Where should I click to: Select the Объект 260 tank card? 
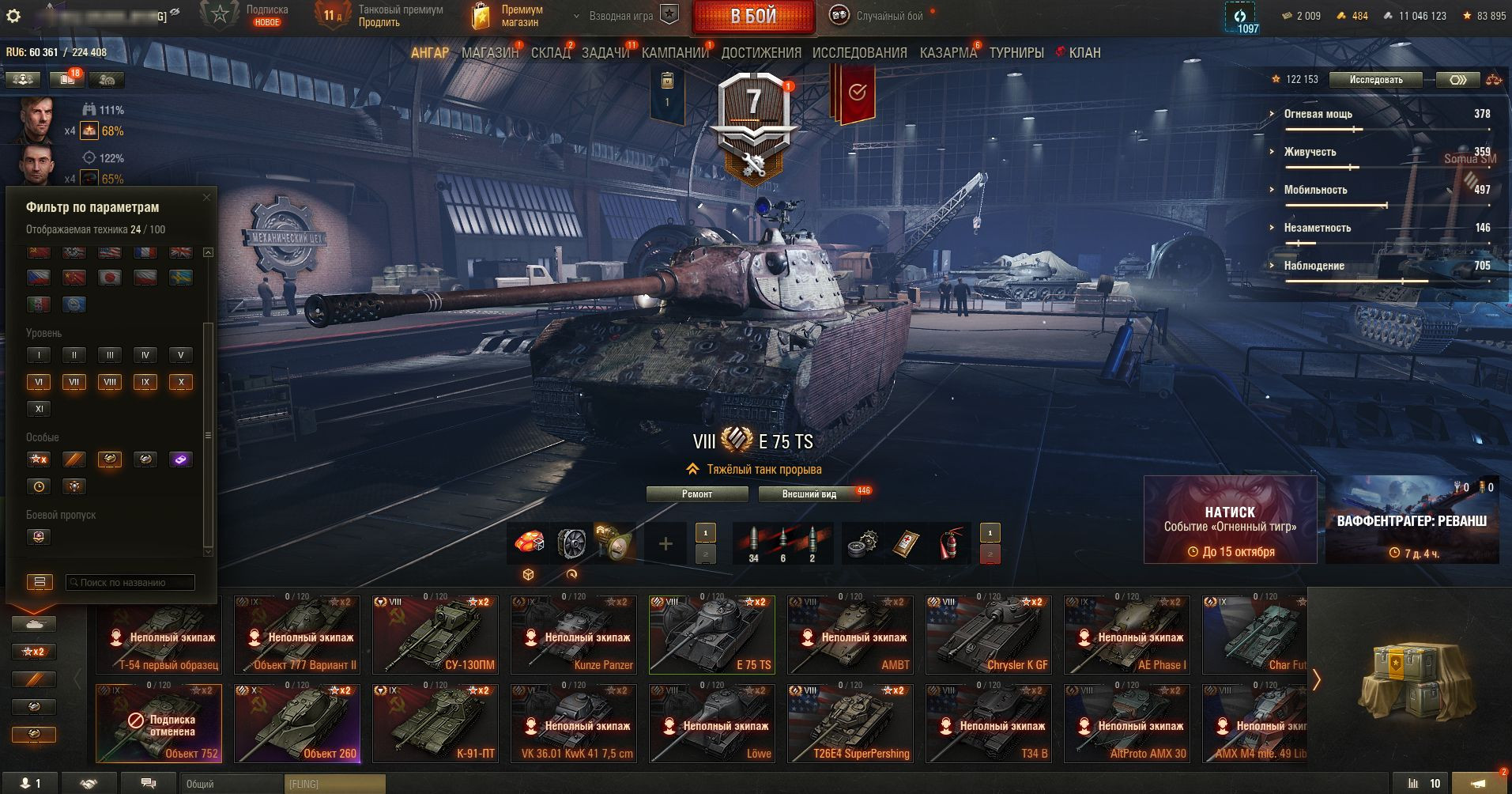(x=297, y=724)
